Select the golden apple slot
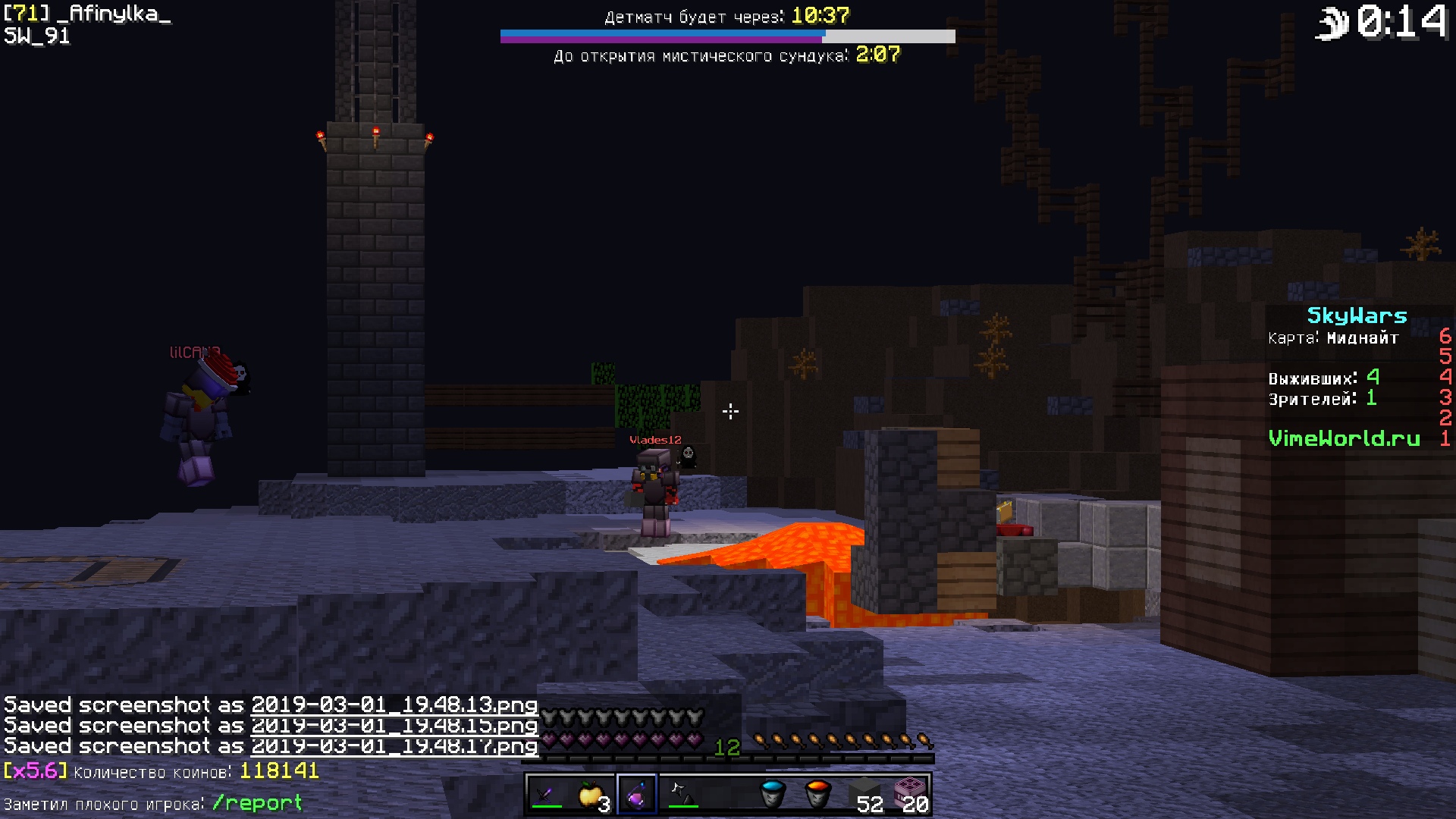 [x=591, y=795]
